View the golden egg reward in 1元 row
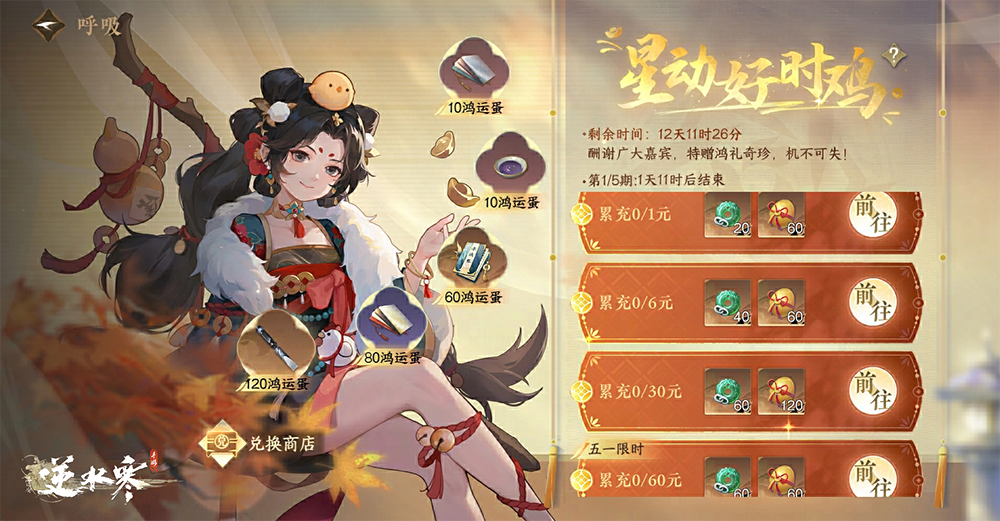This screenshot has width=1000, height=521. tap(782, 215)
